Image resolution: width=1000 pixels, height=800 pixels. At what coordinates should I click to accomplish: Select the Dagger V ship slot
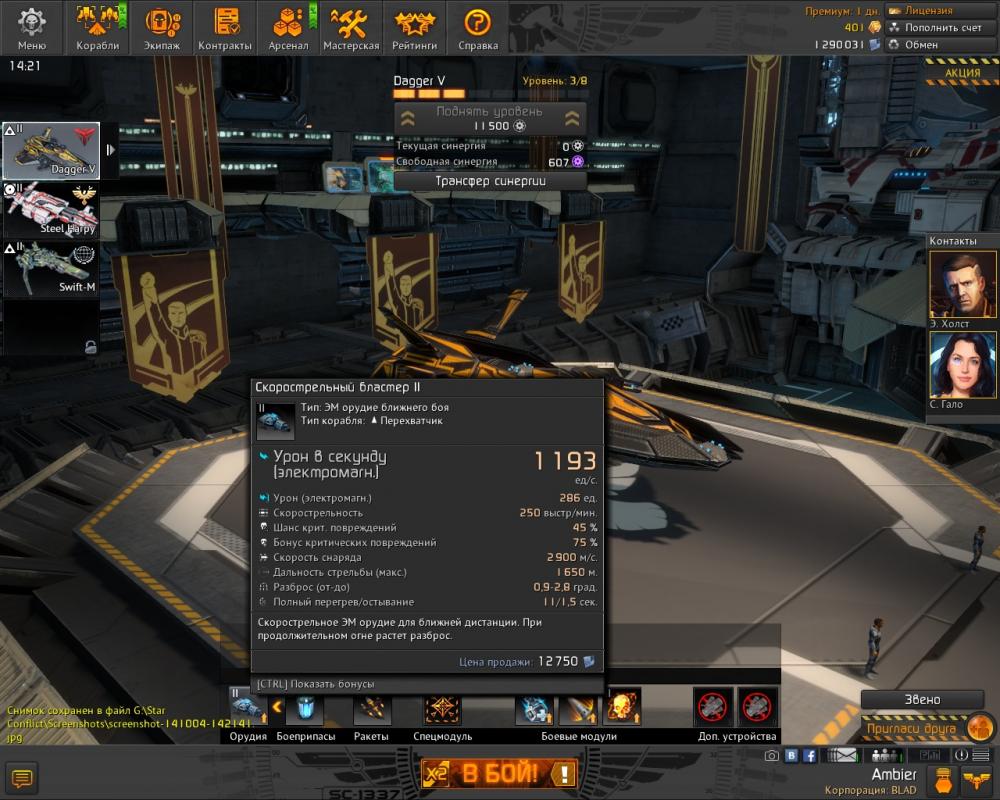tap(51, 151)
